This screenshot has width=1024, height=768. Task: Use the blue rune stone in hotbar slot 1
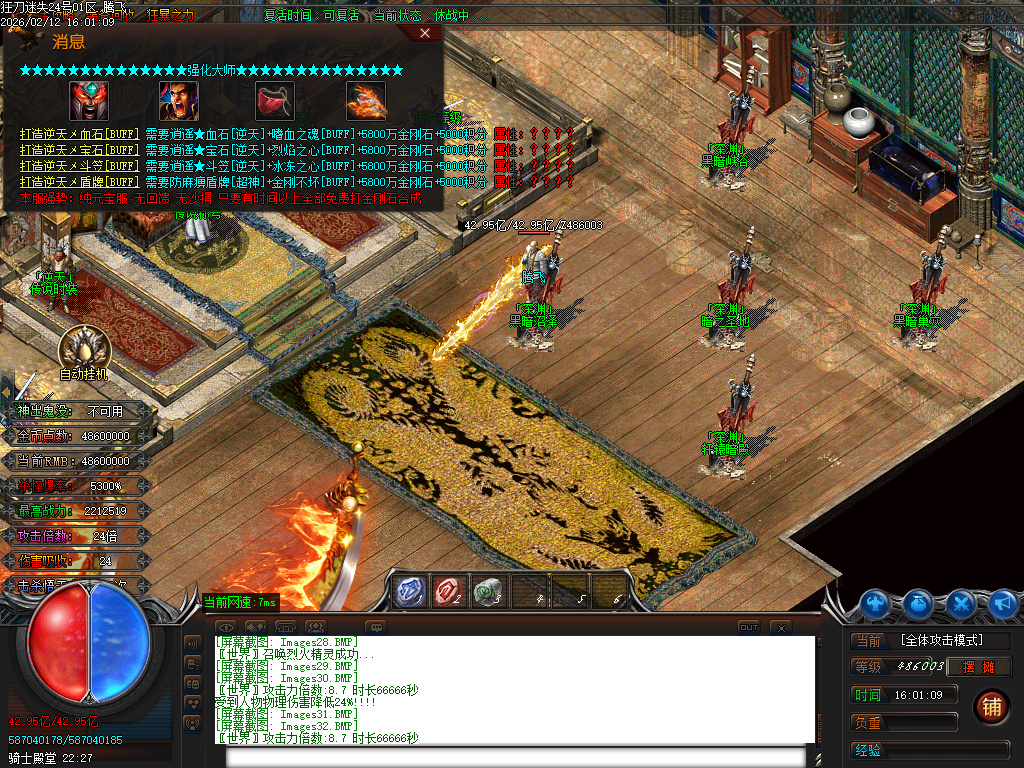click(409, 591)
